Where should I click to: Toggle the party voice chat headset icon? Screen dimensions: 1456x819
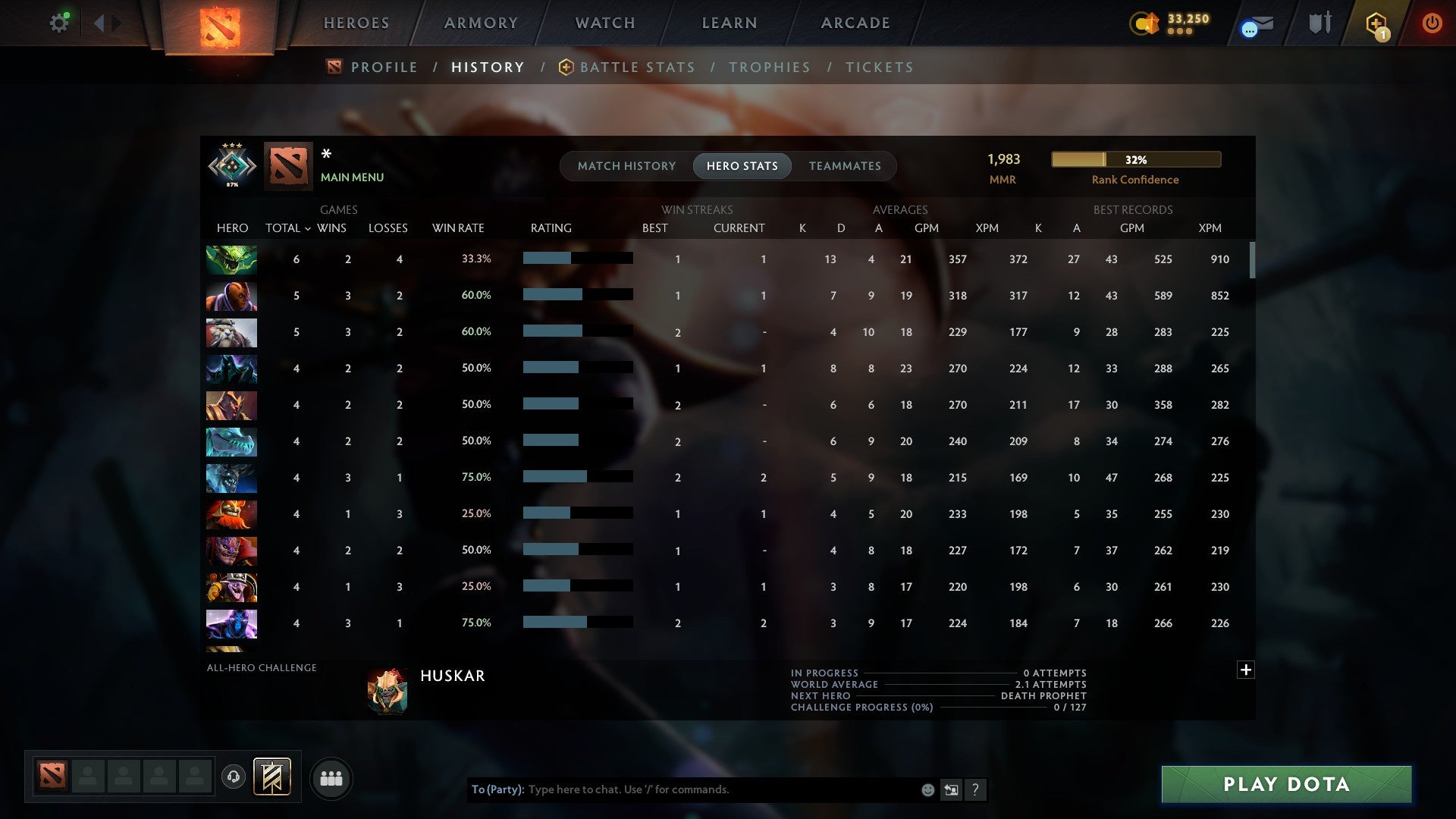pyautogui.click(x=234, y=777)
